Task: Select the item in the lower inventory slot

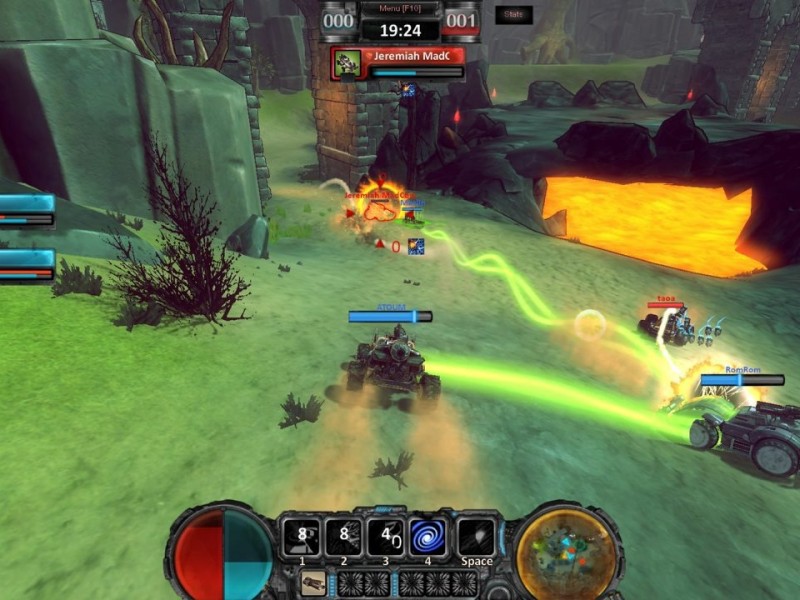Action: tap(312, 581)
